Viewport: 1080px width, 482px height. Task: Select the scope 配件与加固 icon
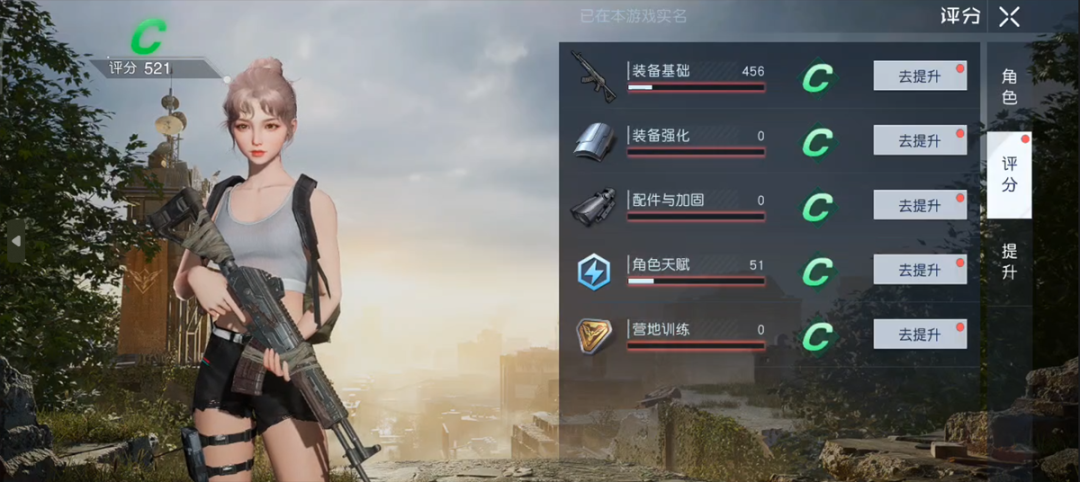[593, 206]
